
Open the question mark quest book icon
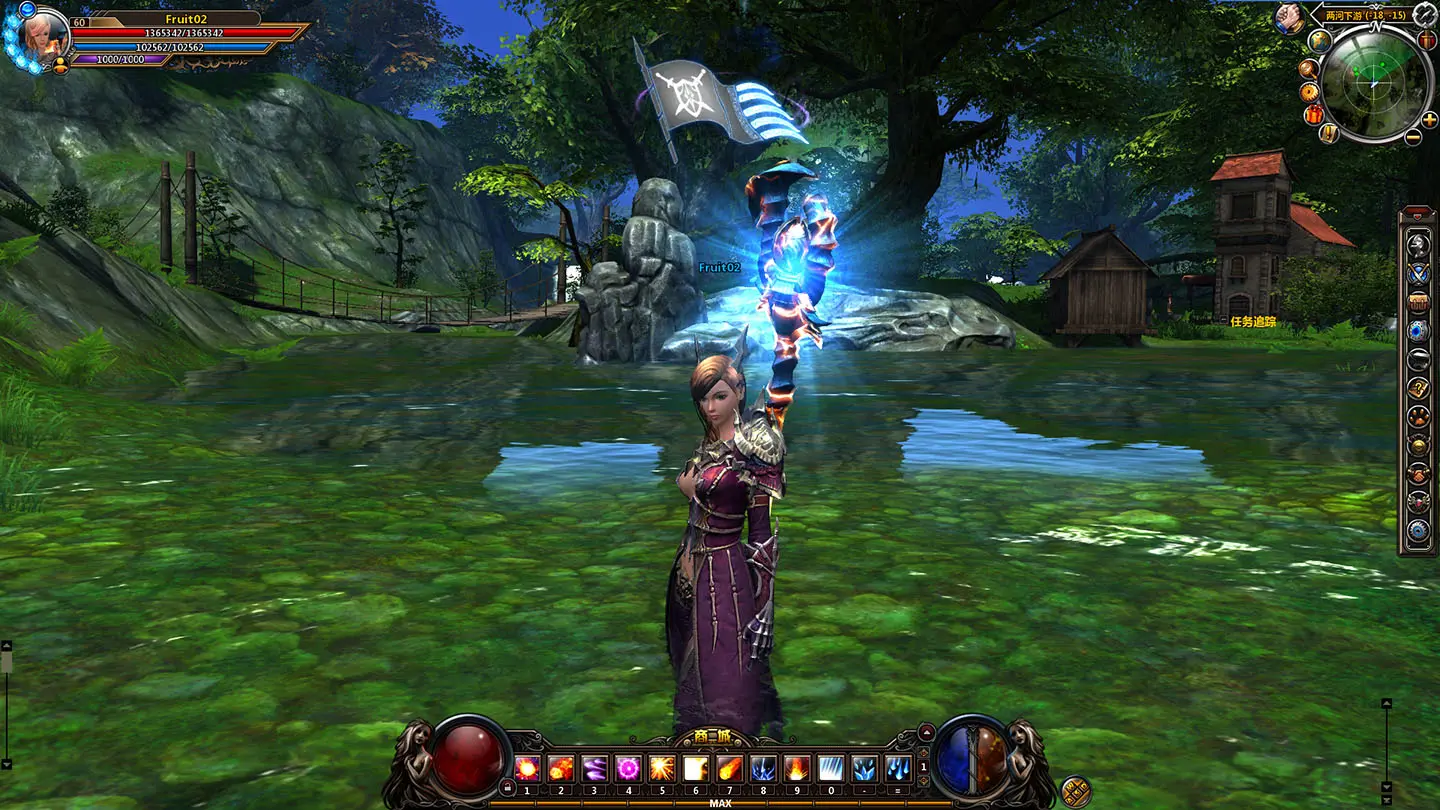point(1418,388)
